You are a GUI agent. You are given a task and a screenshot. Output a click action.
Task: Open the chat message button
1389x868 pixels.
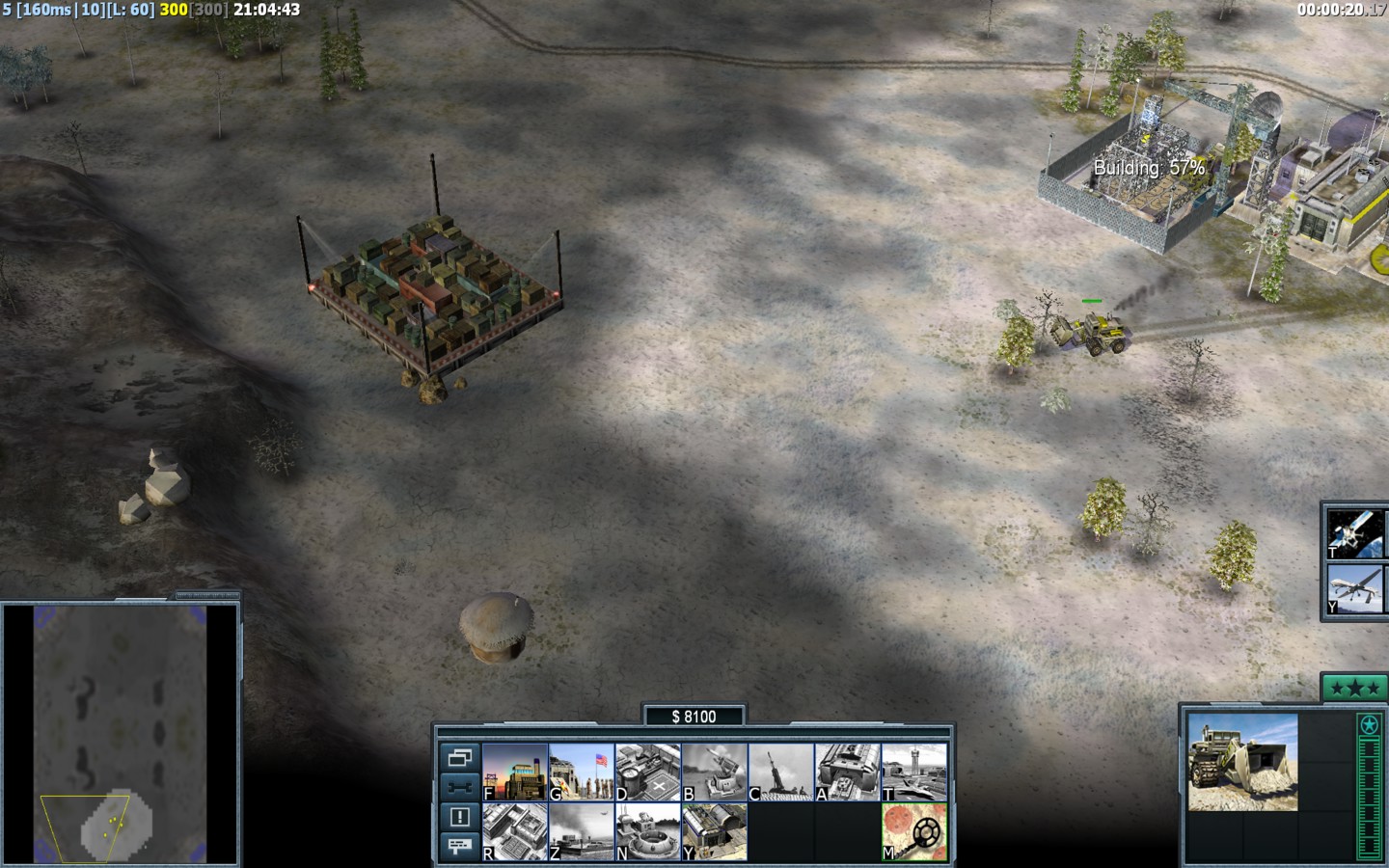point(459,846)
